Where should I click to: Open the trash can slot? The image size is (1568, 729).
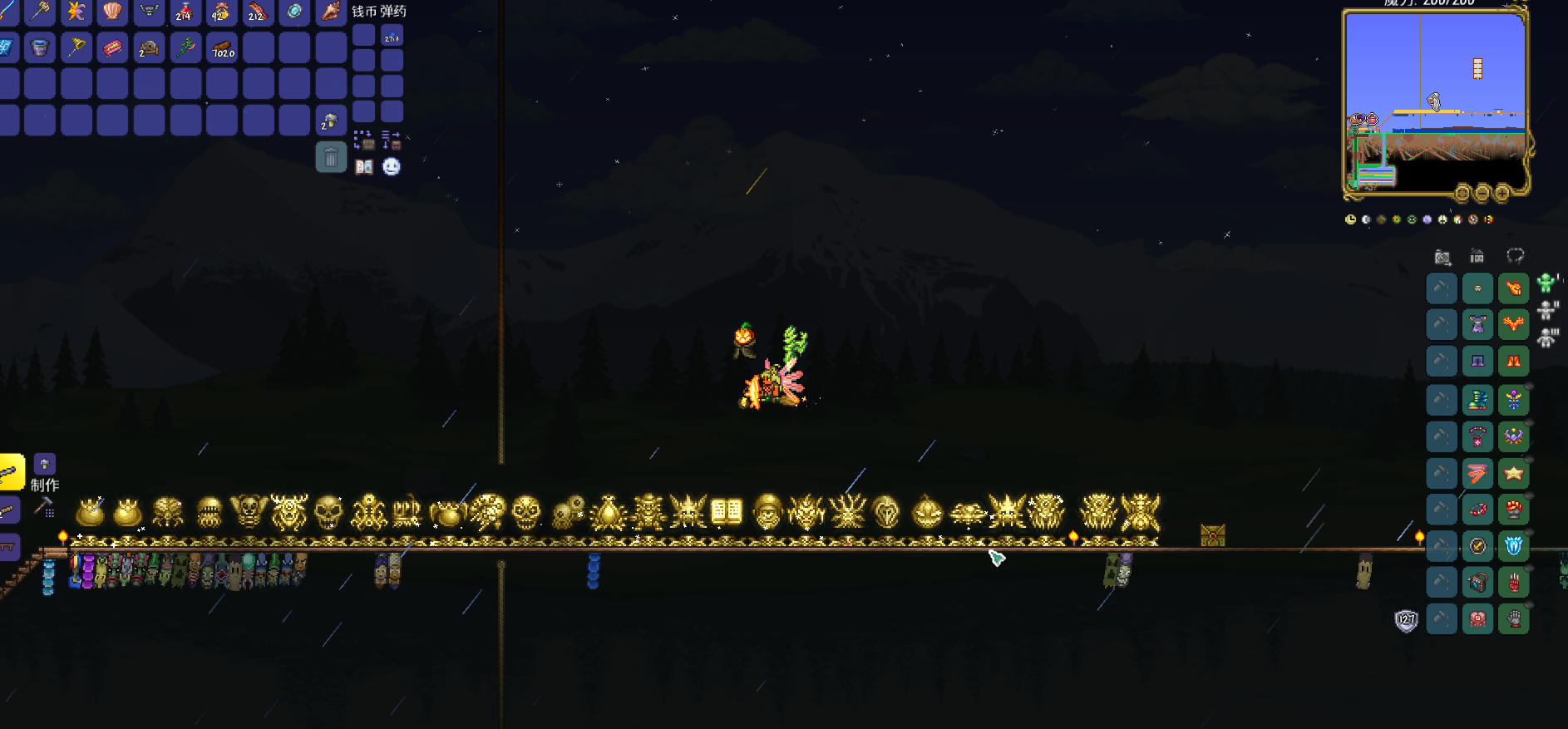click(331, 157)
